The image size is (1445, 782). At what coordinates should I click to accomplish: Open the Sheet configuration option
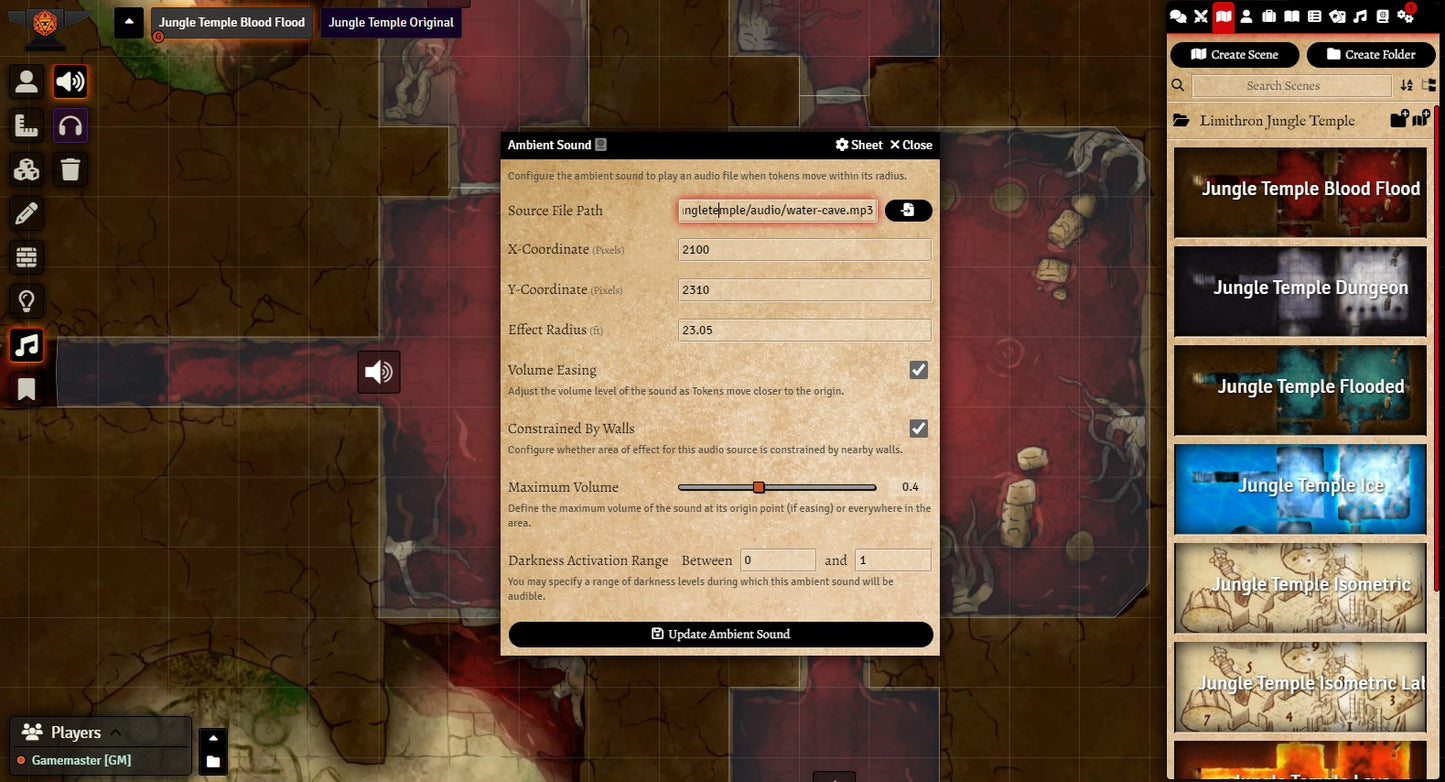(x=859, y=145)
